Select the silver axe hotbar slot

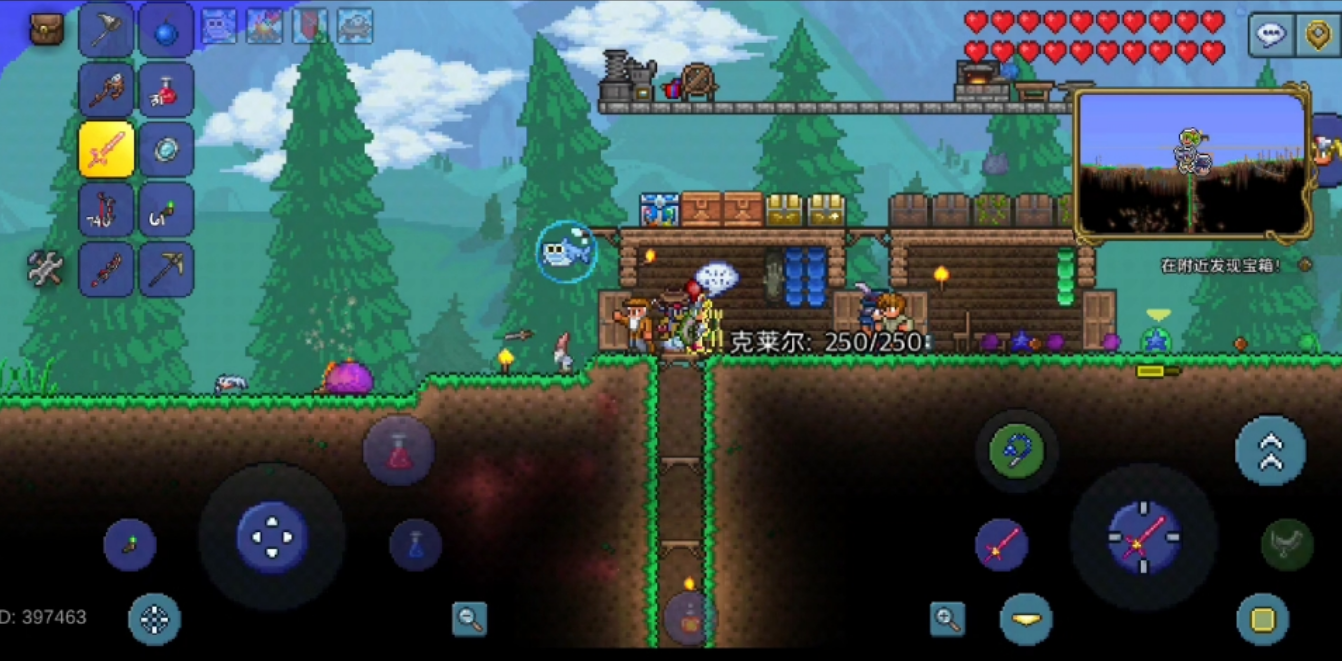click(106, 30)
